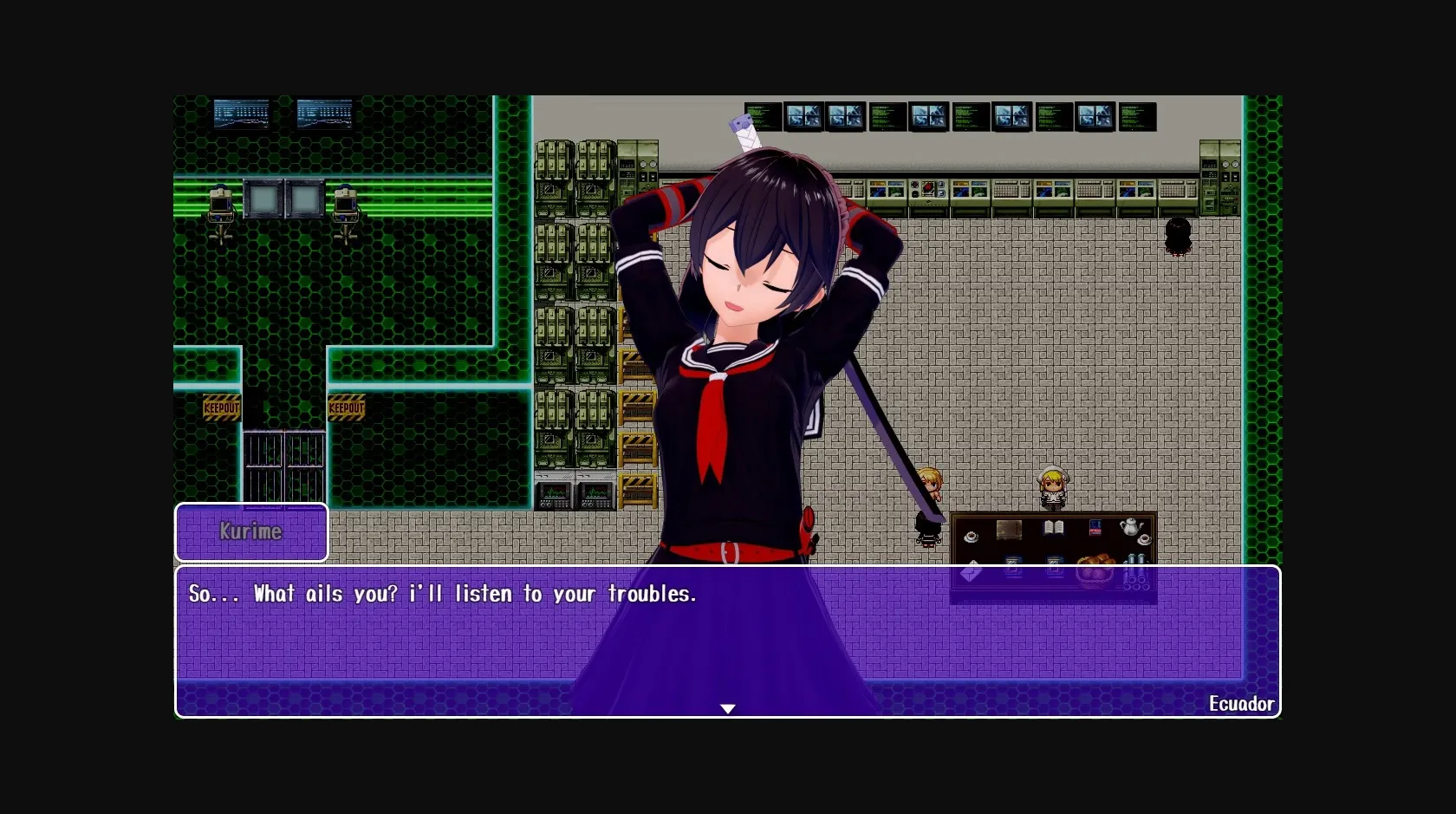Click the Ecuador speaker label
This screenshot has width=1456, height=814.
coord(1243,704)
